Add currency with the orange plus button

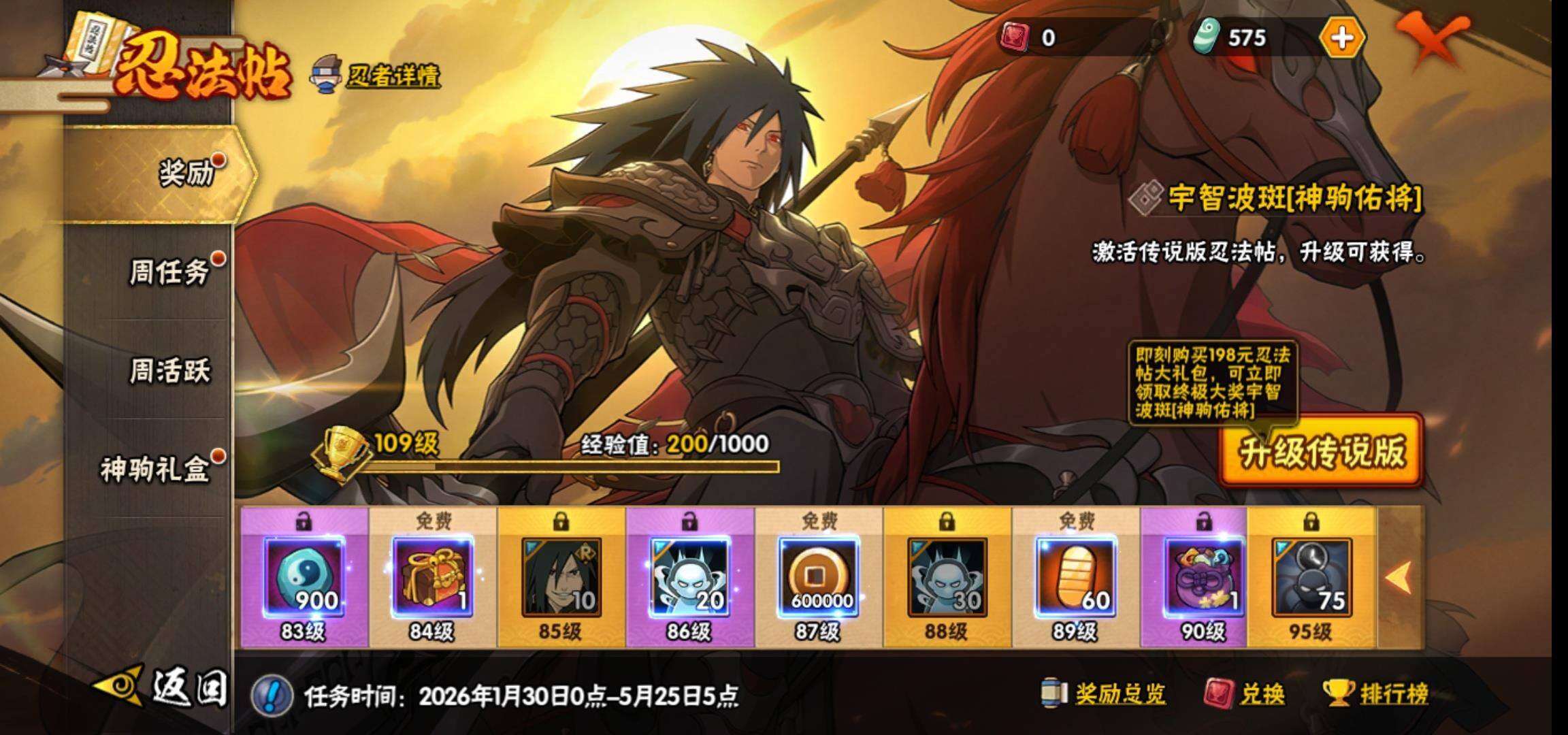tap(1342, 37)
